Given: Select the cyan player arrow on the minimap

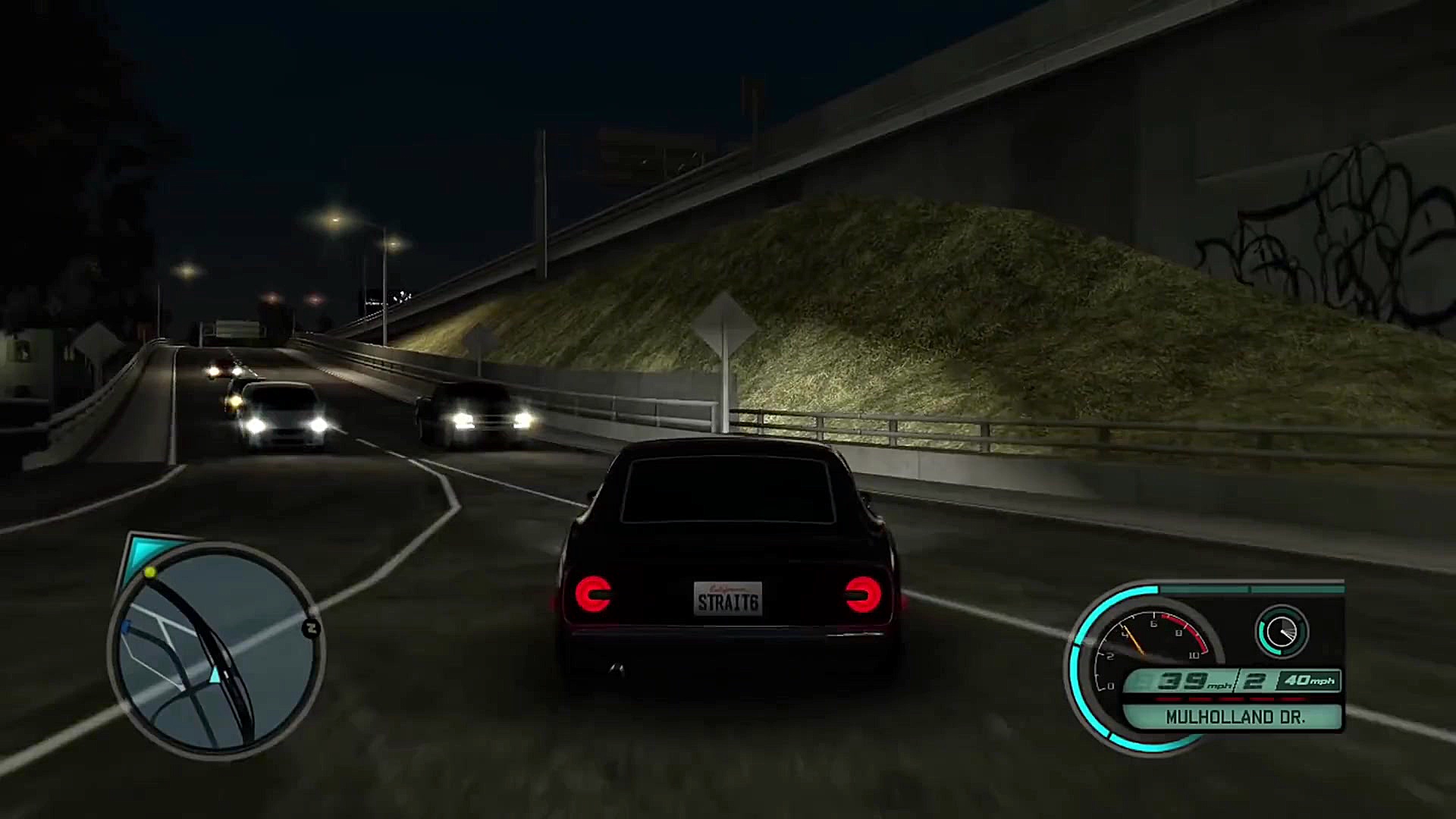Looking at the screenshot, I should [215, 676].
